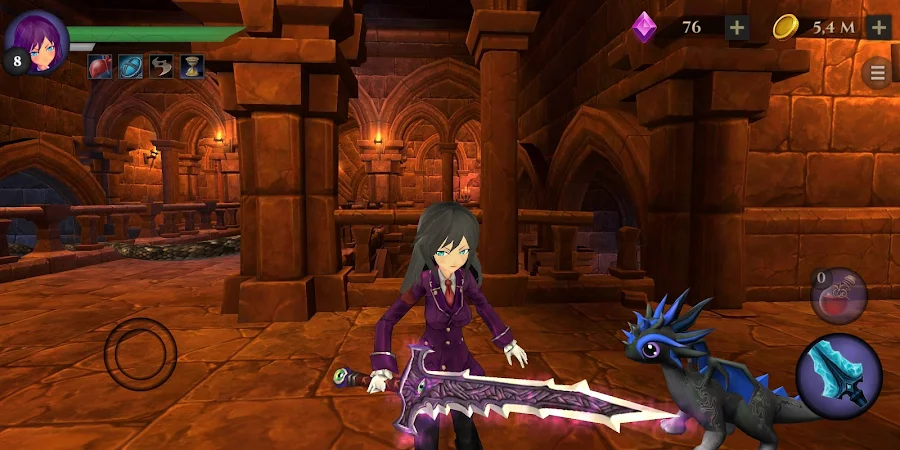
Task: Tap the virtual movement joystick
Action: coord(141,353)
